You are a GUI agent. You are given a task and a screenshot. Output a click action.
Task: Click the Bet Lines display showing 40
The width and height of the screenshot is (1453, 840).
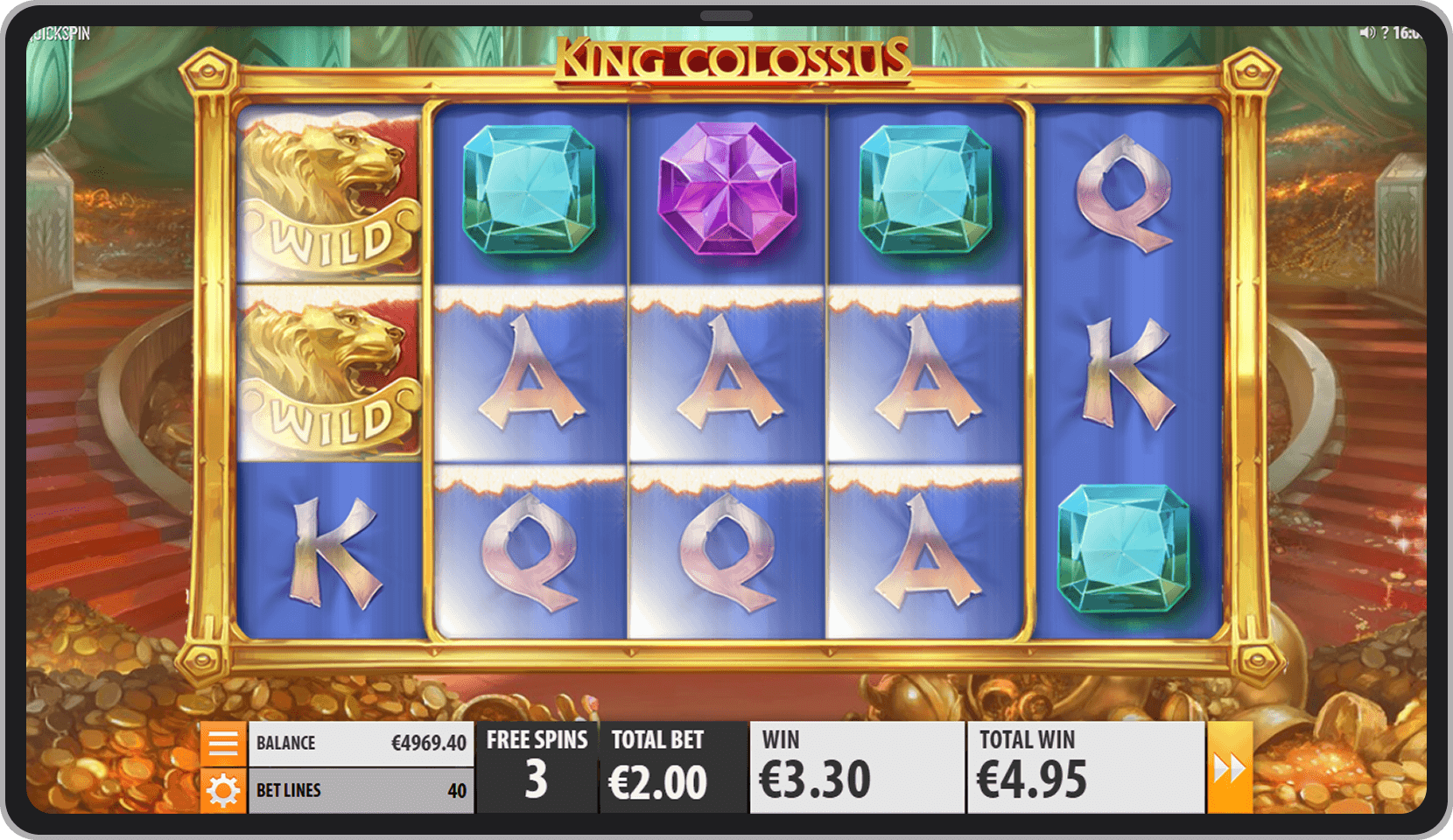coord(361,789)
